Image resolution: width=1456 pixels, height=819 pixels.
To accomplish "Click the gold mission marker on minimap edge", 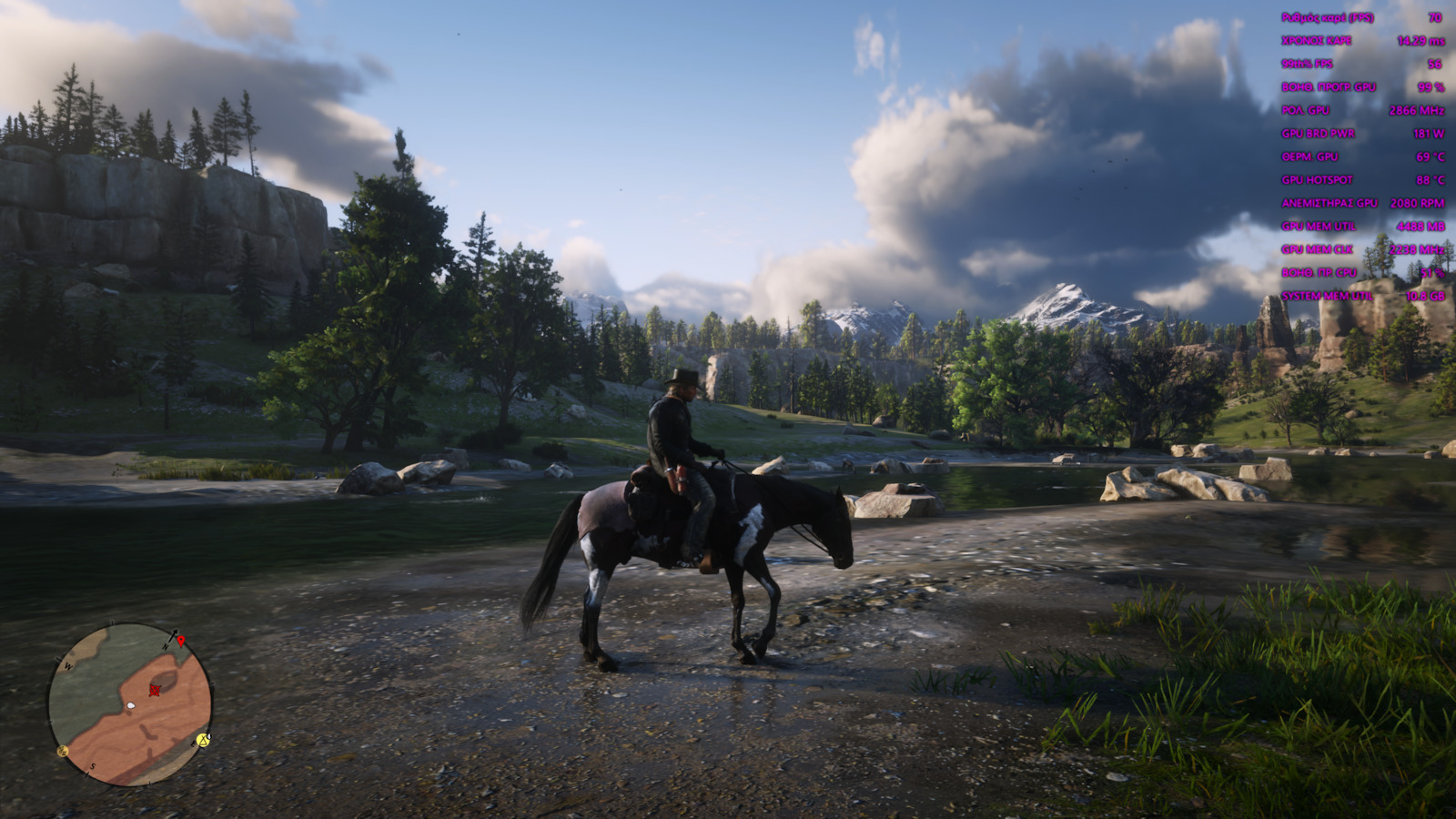I will pyautogui.click(x=63, y=751).
